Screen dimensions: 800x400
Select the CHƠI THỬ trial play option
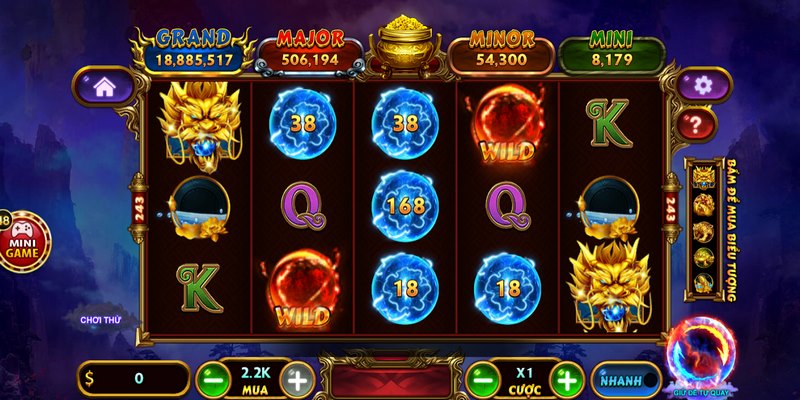coord(101,320)
